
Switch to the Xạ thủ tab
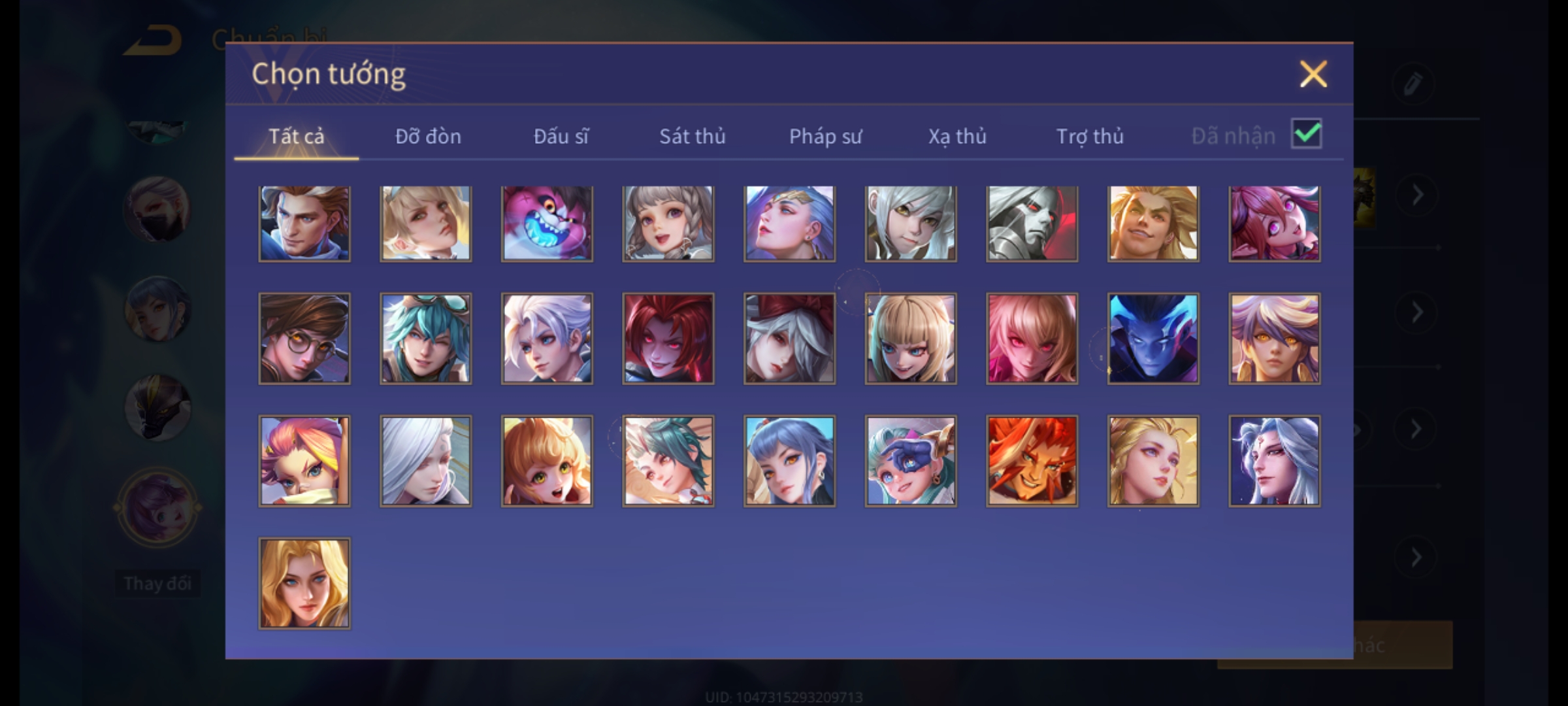[957, 136]
